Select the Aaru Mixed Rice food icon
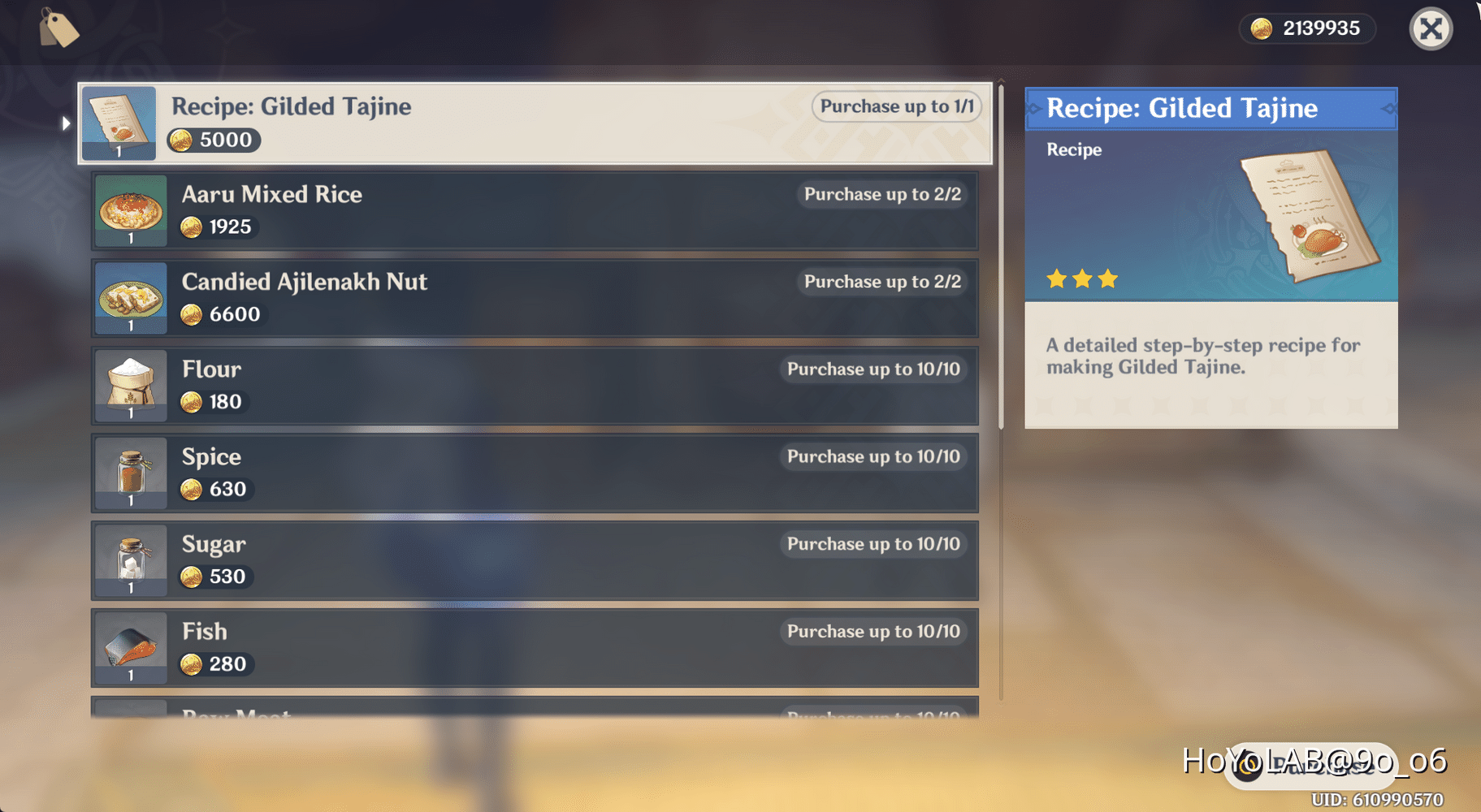This screenshot has width=1481, height=812. click(130, 211)
